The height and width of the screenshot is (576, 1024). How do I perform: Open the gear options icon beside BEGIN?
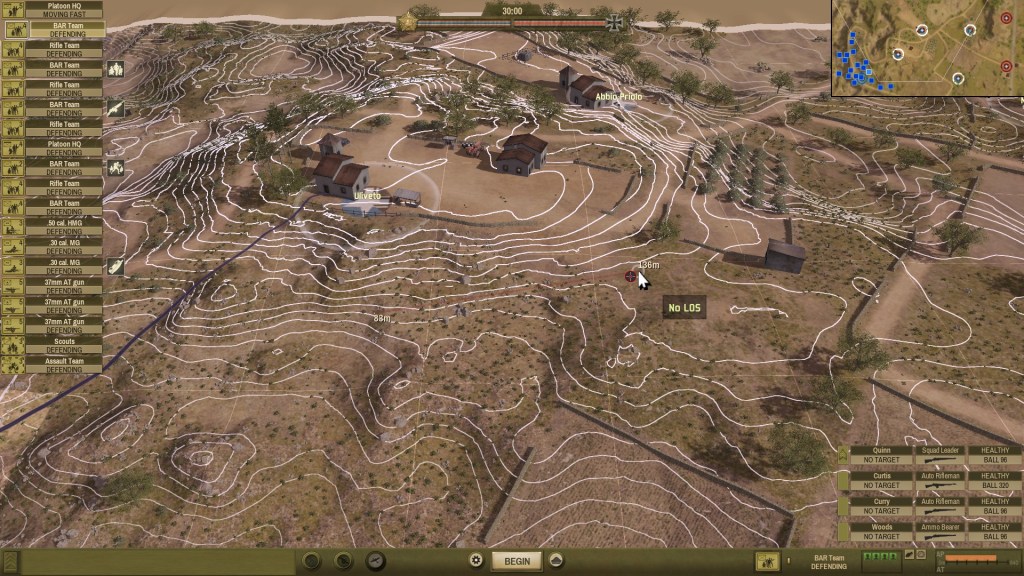pyautogui.click(x=476, y=561)
